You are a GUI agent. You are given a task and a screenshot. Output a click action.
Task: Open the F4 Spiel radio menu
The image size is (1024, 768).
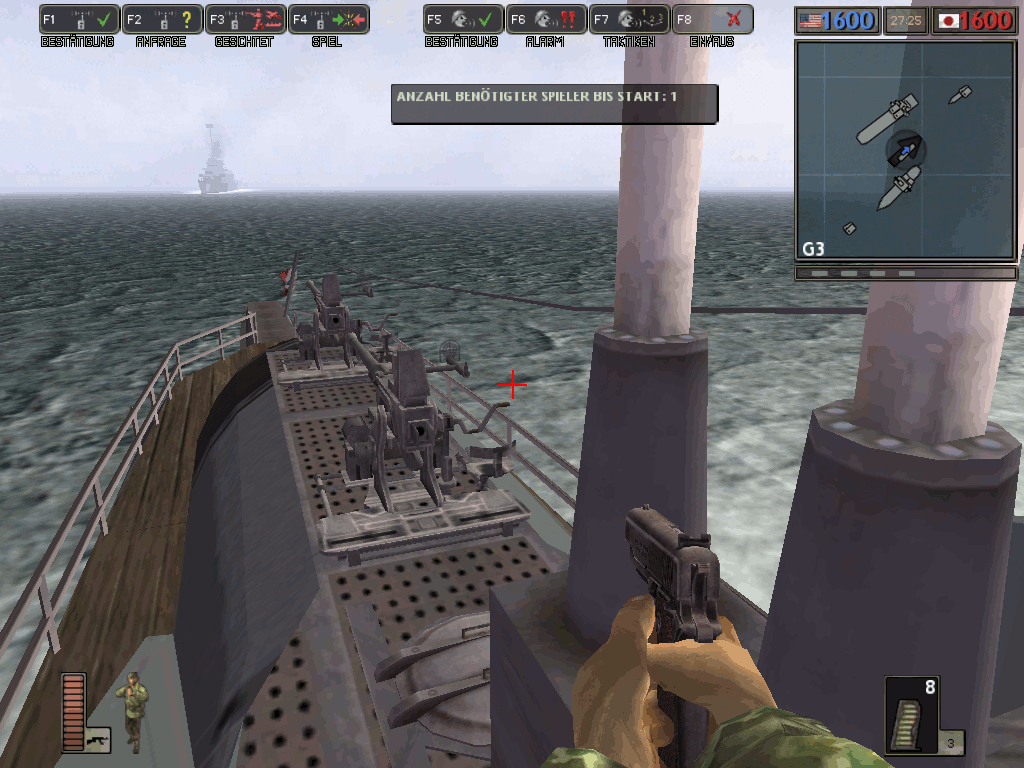pos(329,19)
